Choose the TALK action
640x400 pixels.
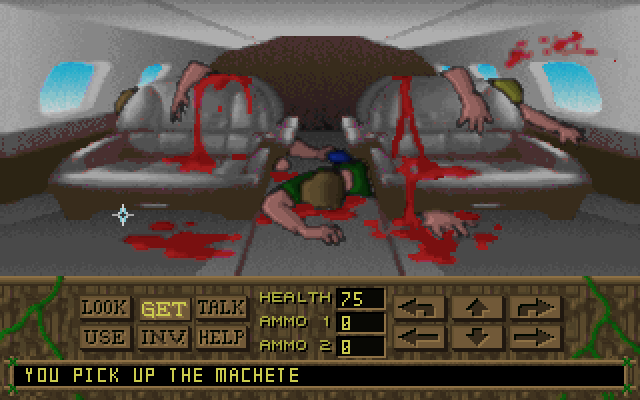pyautogui.click(x=221, y=308)
